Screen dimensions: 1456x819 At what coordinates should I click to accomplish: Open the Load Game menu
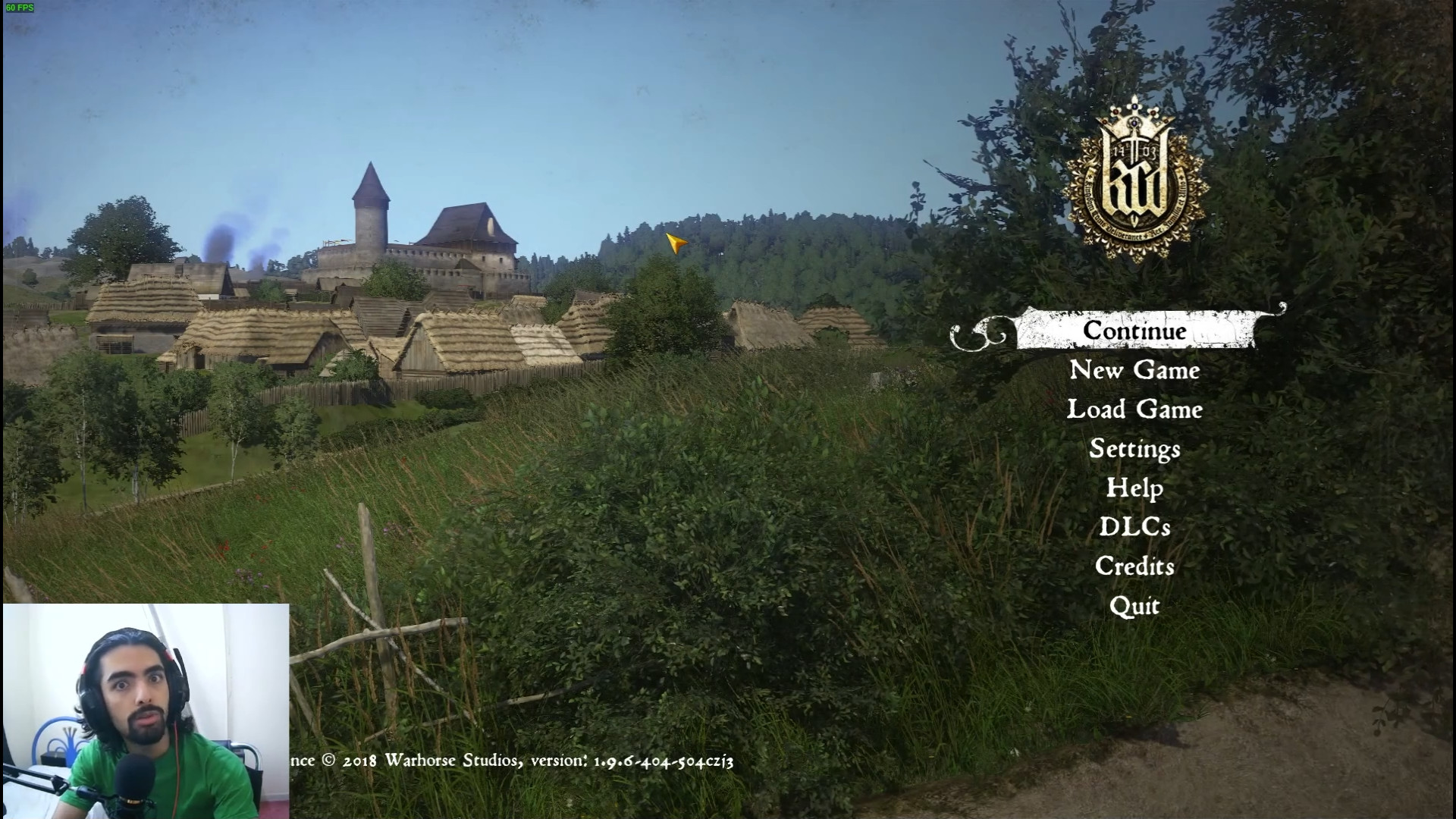tap(1134, 409)
